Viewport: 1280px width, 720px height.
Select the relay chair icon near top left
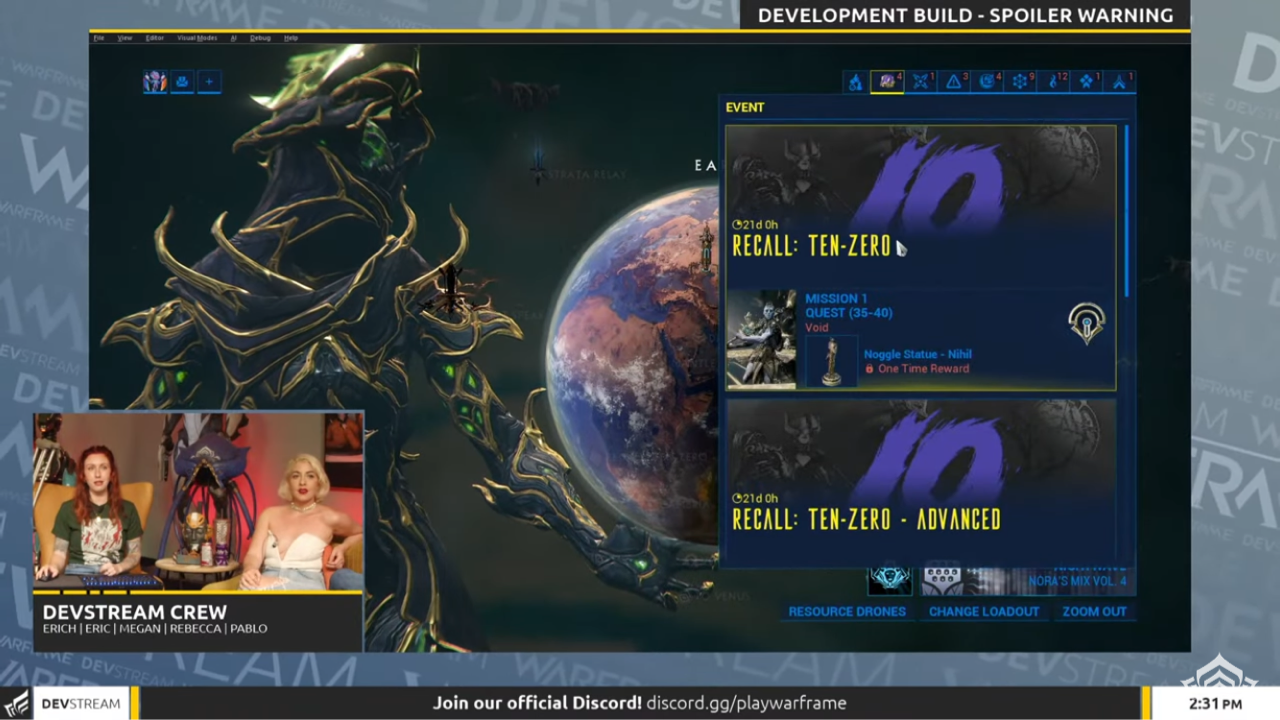click(183, 81)
